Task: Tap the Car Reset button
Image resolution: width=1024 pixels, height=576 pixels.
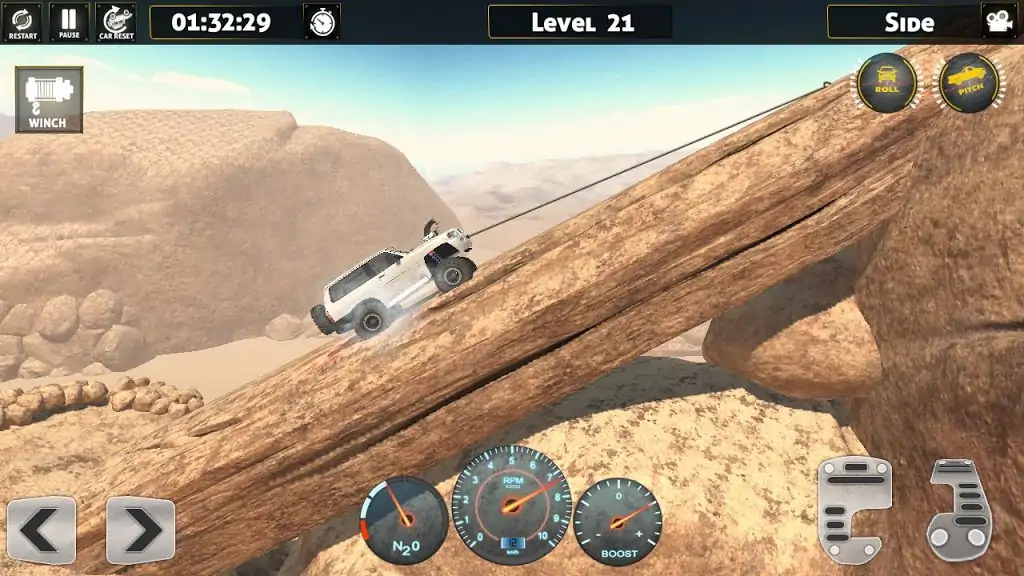Action: 116,22
